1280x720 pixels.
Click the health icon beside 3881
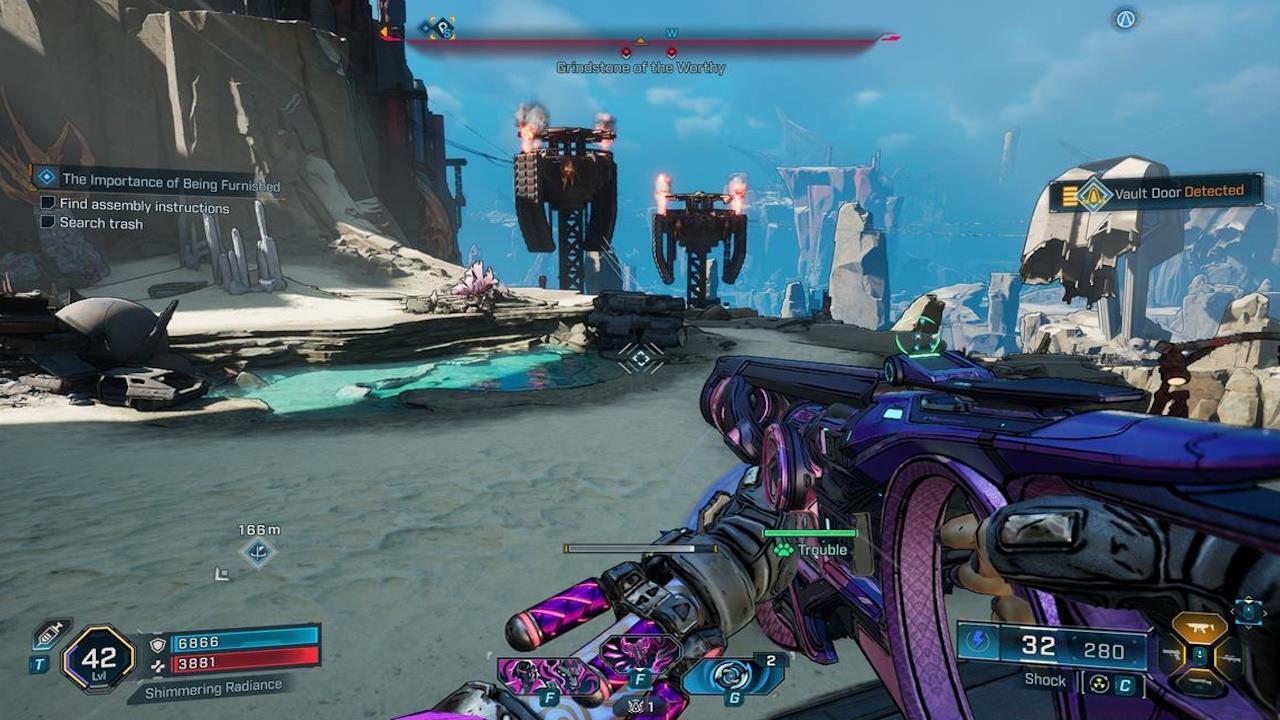(x=158, y=666)
